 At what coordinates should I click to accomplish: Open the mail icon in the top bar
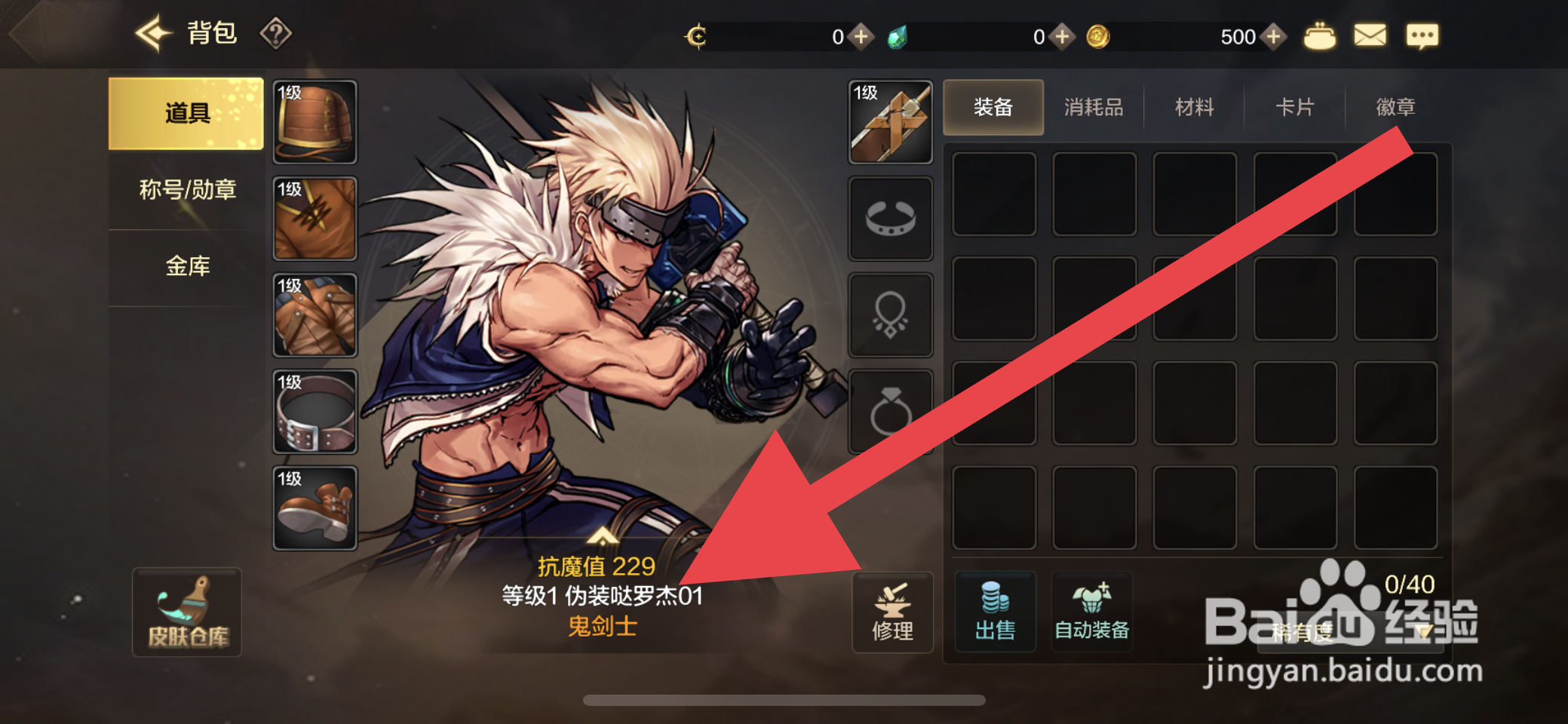1370,35
